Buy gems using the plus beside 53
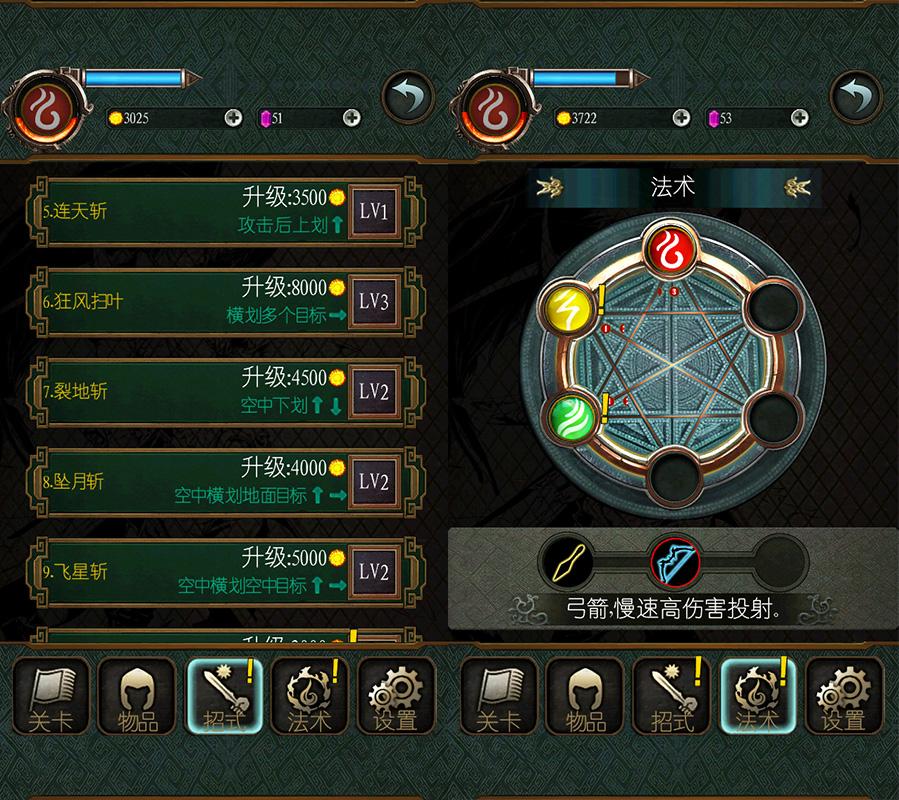The height and width of the screenshot is (800, 899). click(x=800, y=118)
